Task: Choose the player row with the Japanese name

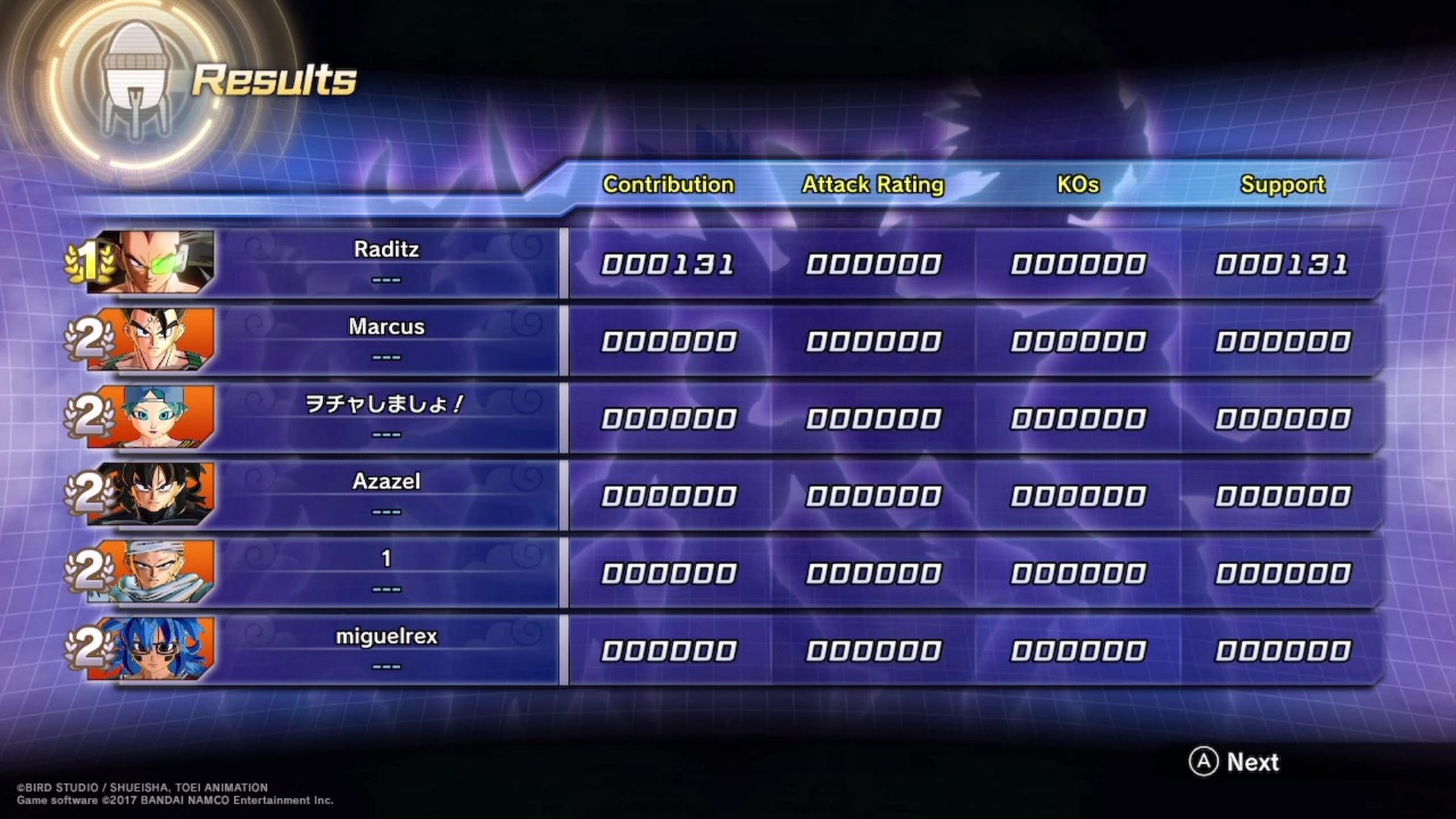Action: (387, 417)
